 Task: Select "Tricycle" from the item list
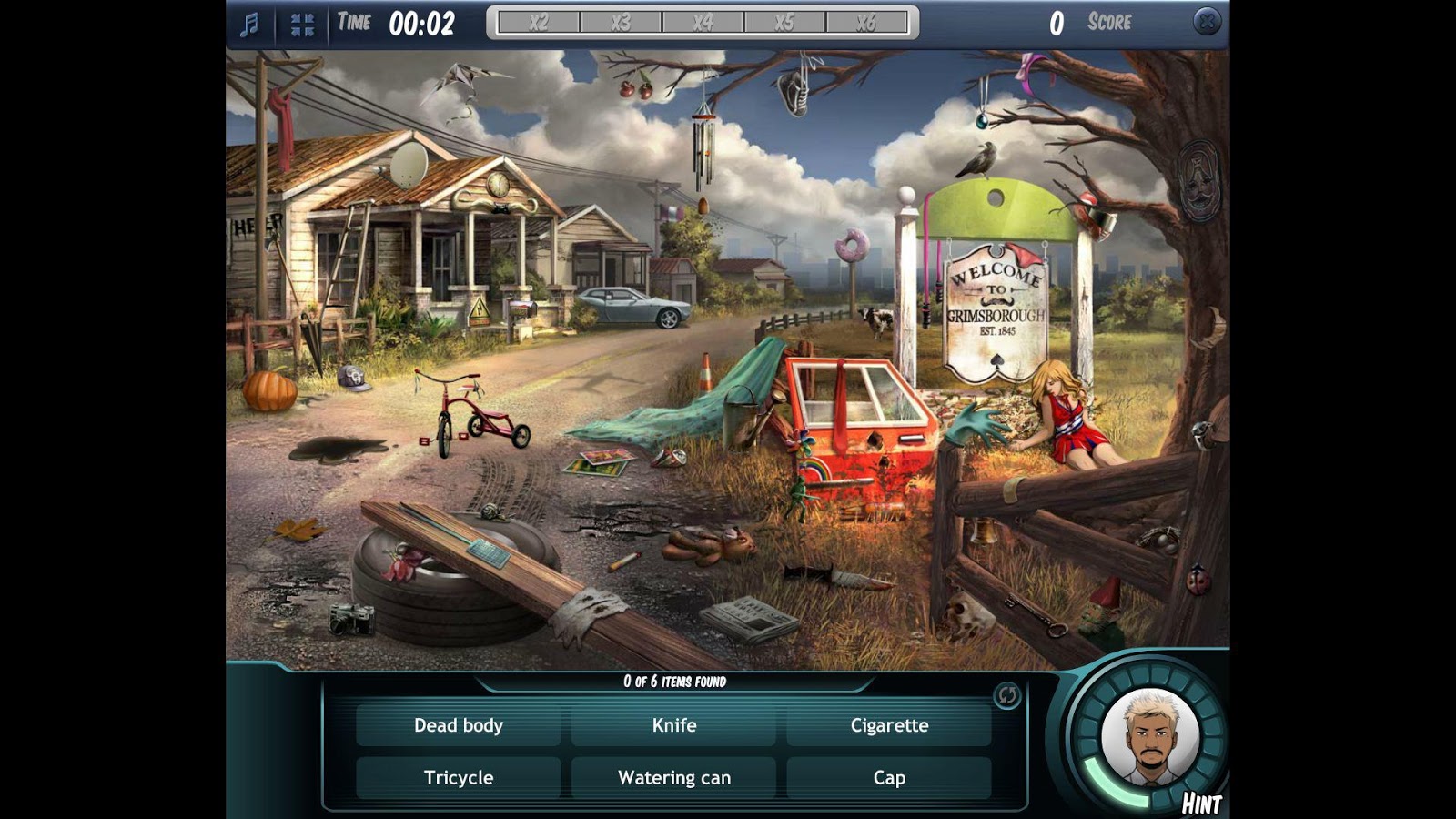458,778
